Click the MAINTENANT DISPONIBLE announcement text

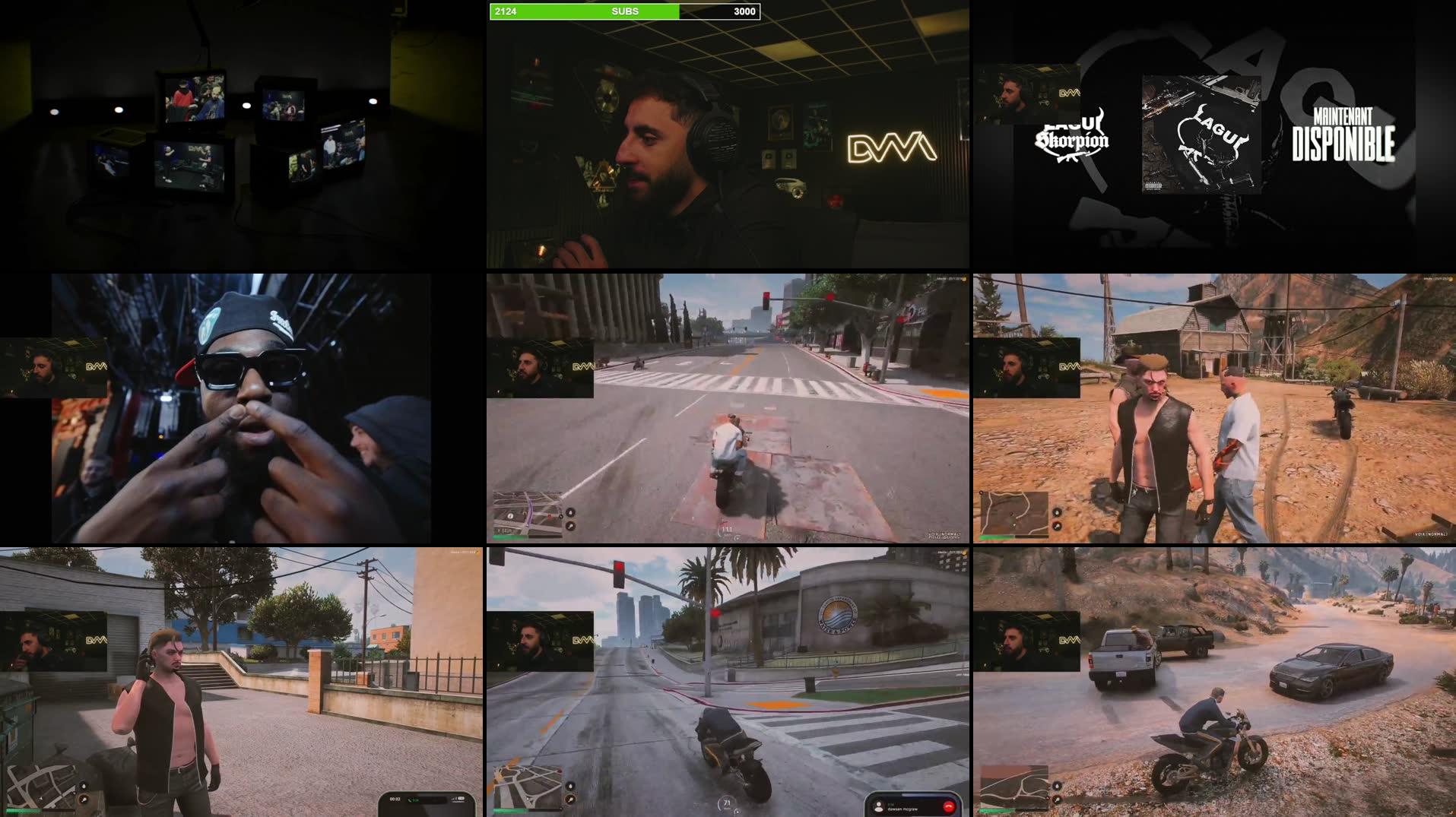coord(1342,134)
